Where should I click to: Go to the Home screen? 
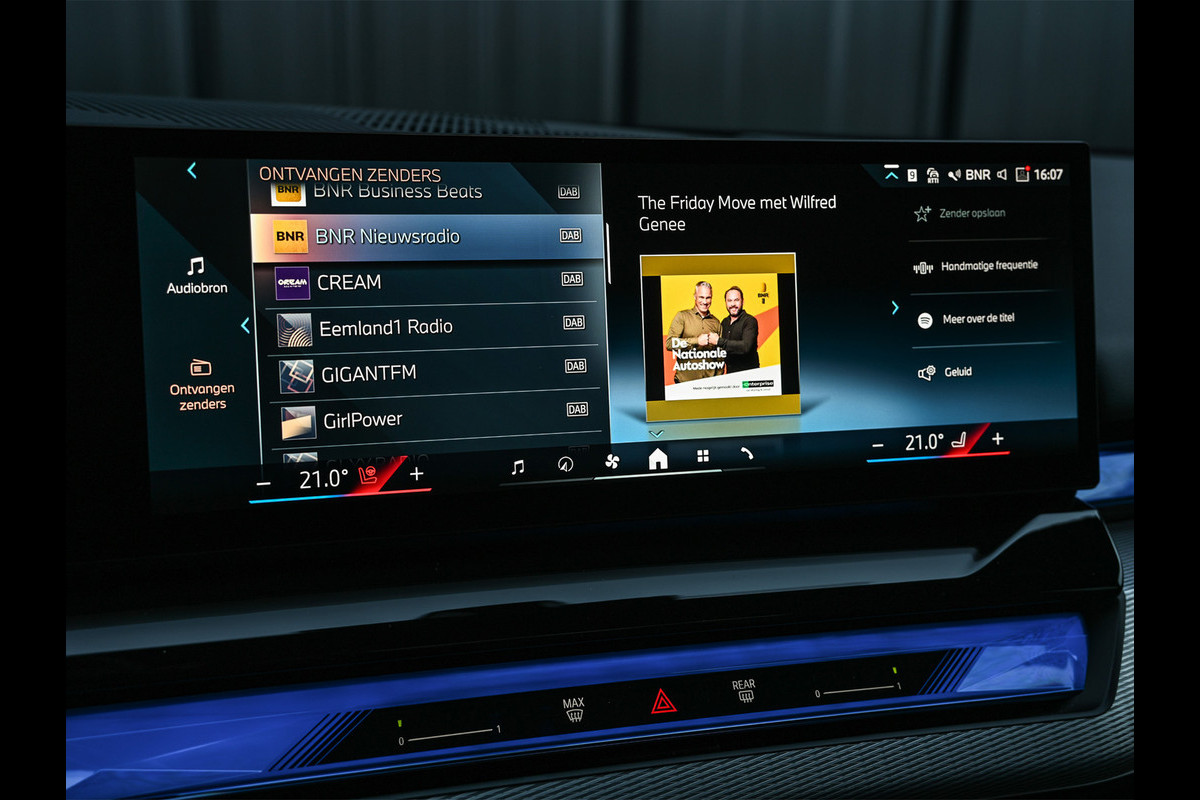658,459
